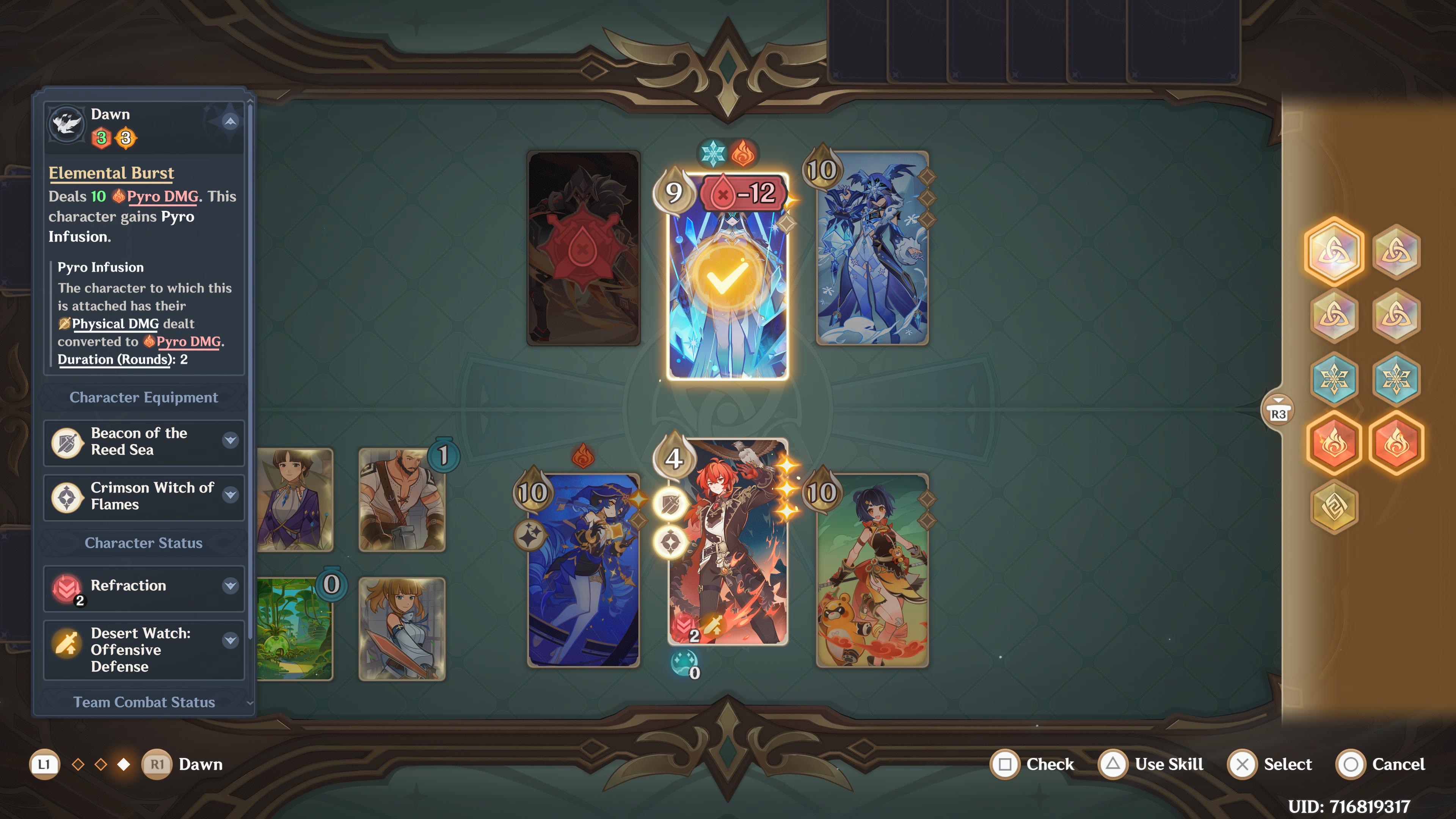Expand Crimson Witch of Flames details

point(230,496)
